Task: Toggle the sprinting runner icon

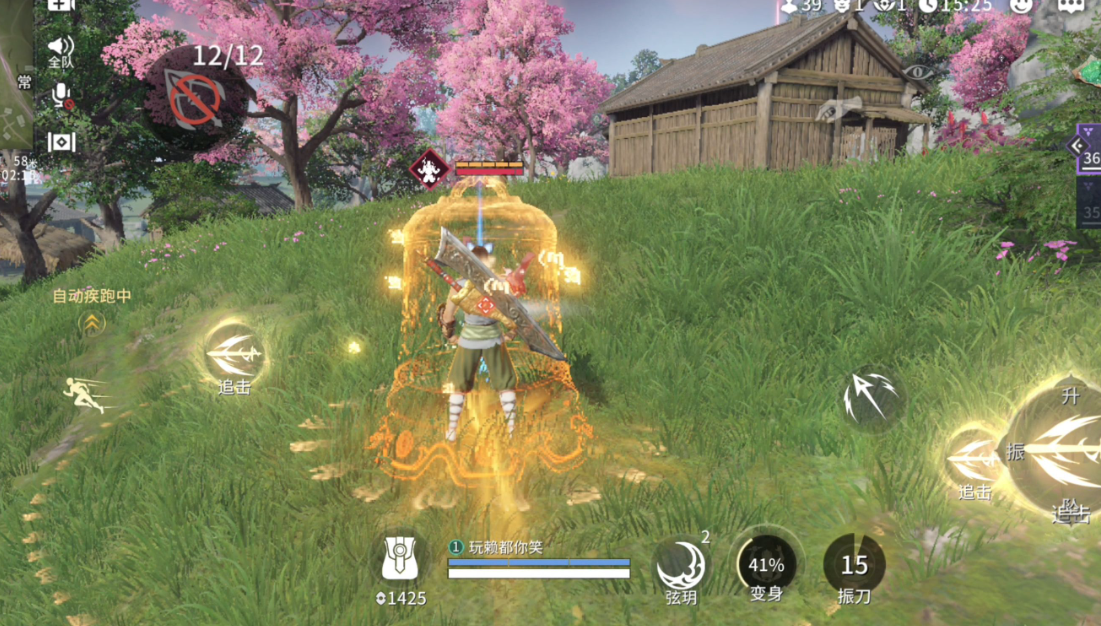Action: click(86, 393)
